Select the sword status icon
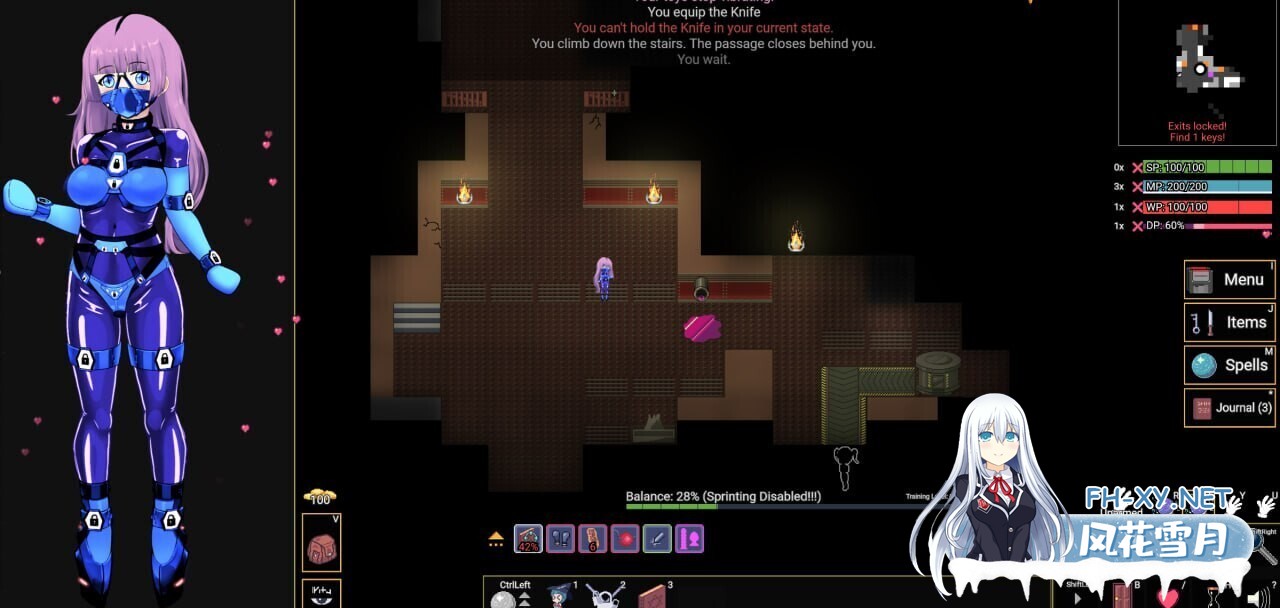Image resolution: width=1280 pixels, height=608 pixels. [x=657, y=539]
